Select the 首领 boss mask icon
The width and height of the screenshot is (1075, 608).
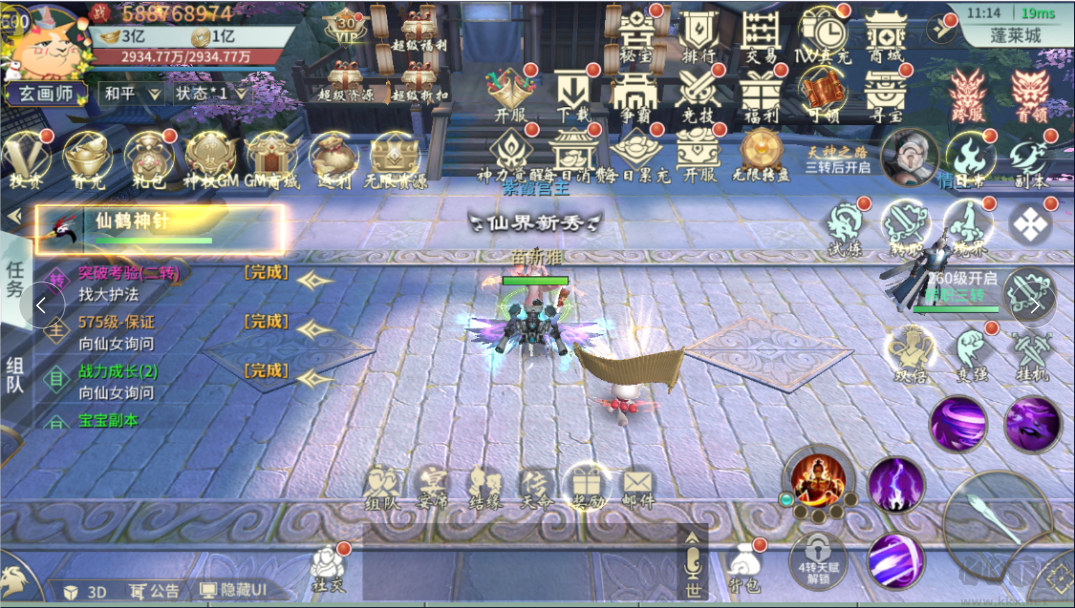(x=1030, y=96)
